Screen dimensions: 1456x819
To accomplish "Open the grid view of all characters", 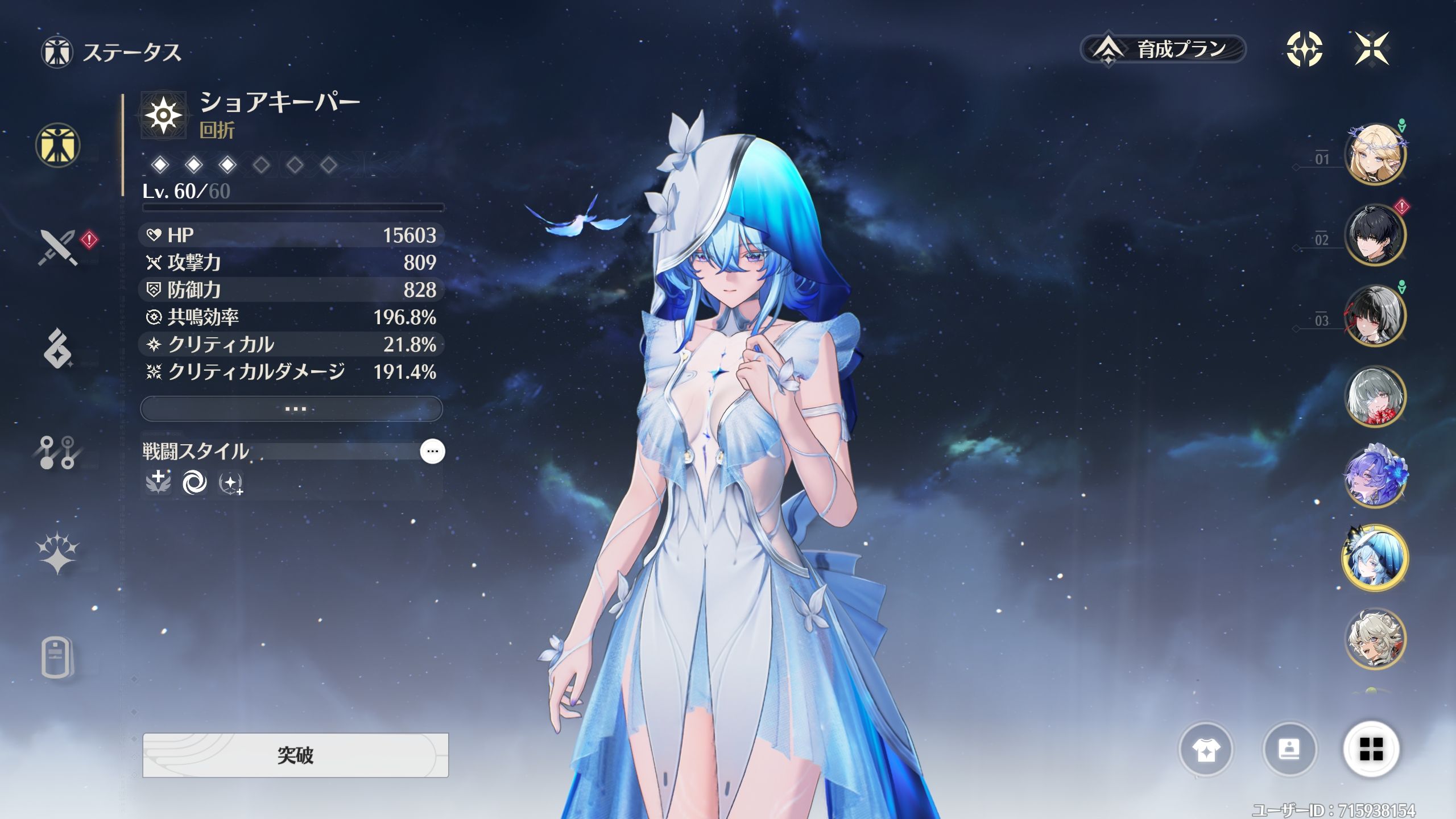I will click(1371, 750).
